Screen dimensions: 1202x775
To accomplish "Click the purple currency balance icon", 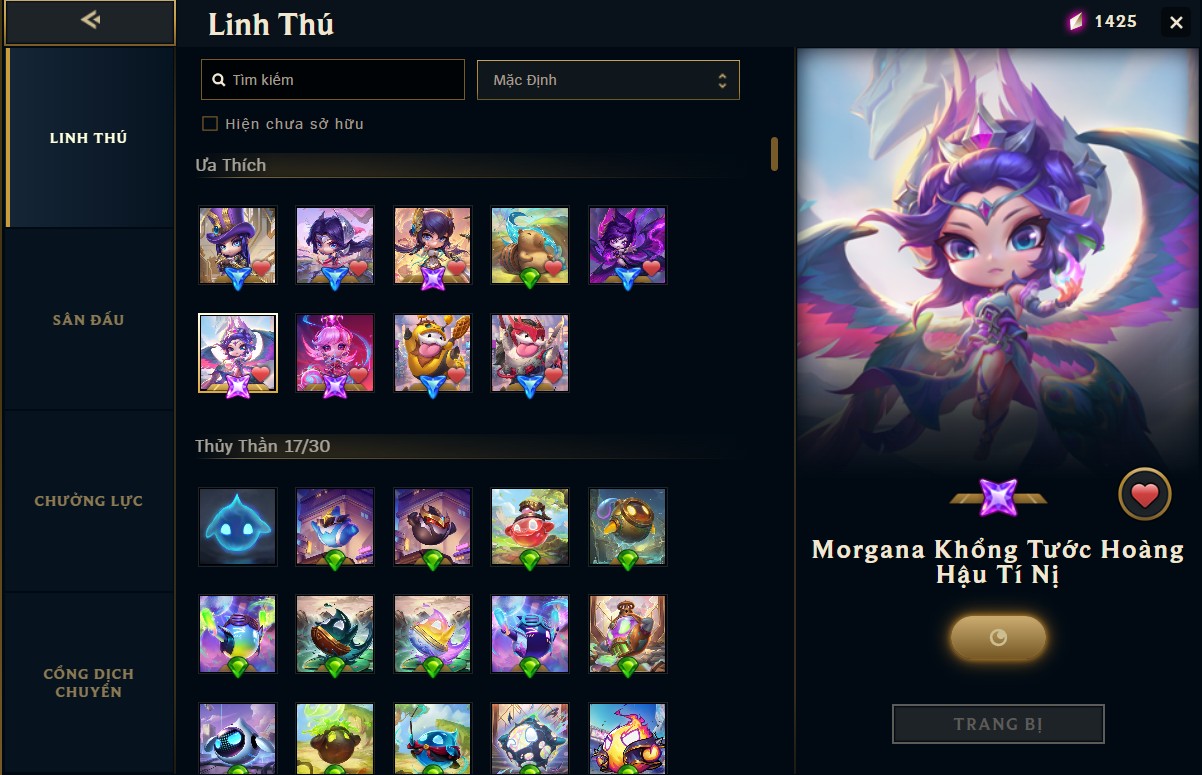I will click(x=1076, y=22).
